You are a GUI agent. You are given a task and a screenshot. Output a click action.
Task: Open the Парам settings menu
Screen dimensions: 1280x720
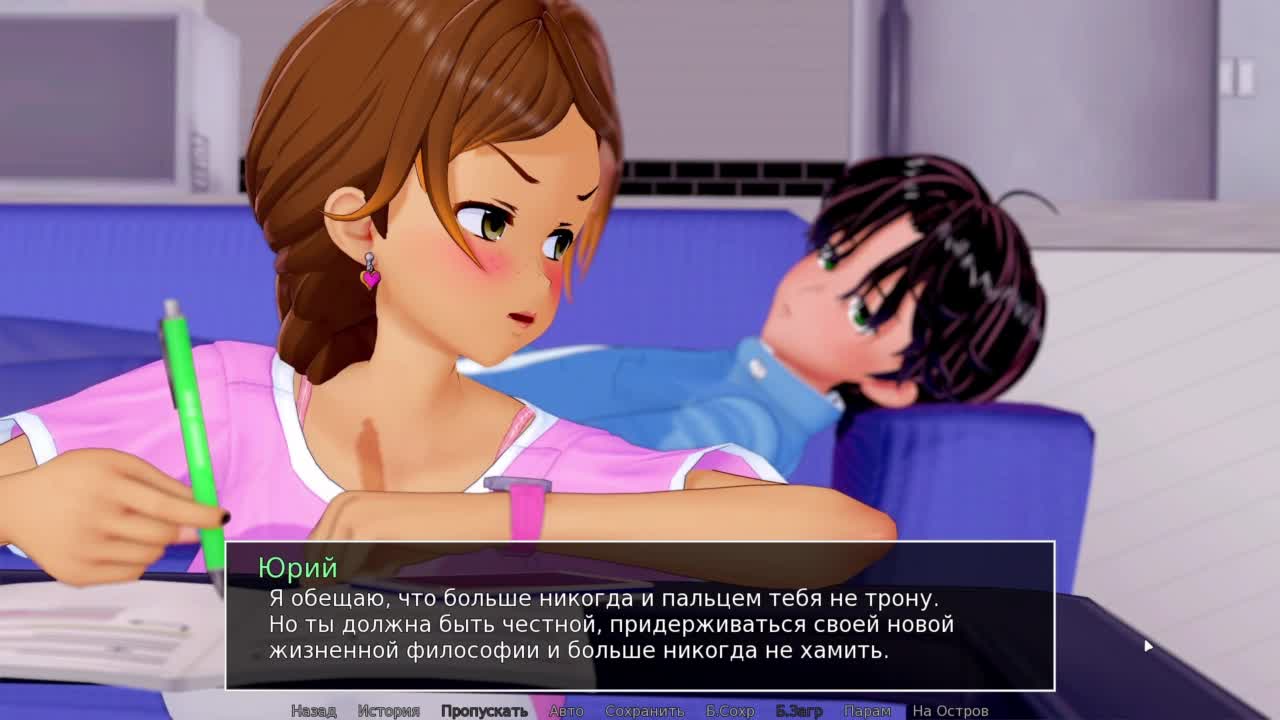click(x=867, y=711)
